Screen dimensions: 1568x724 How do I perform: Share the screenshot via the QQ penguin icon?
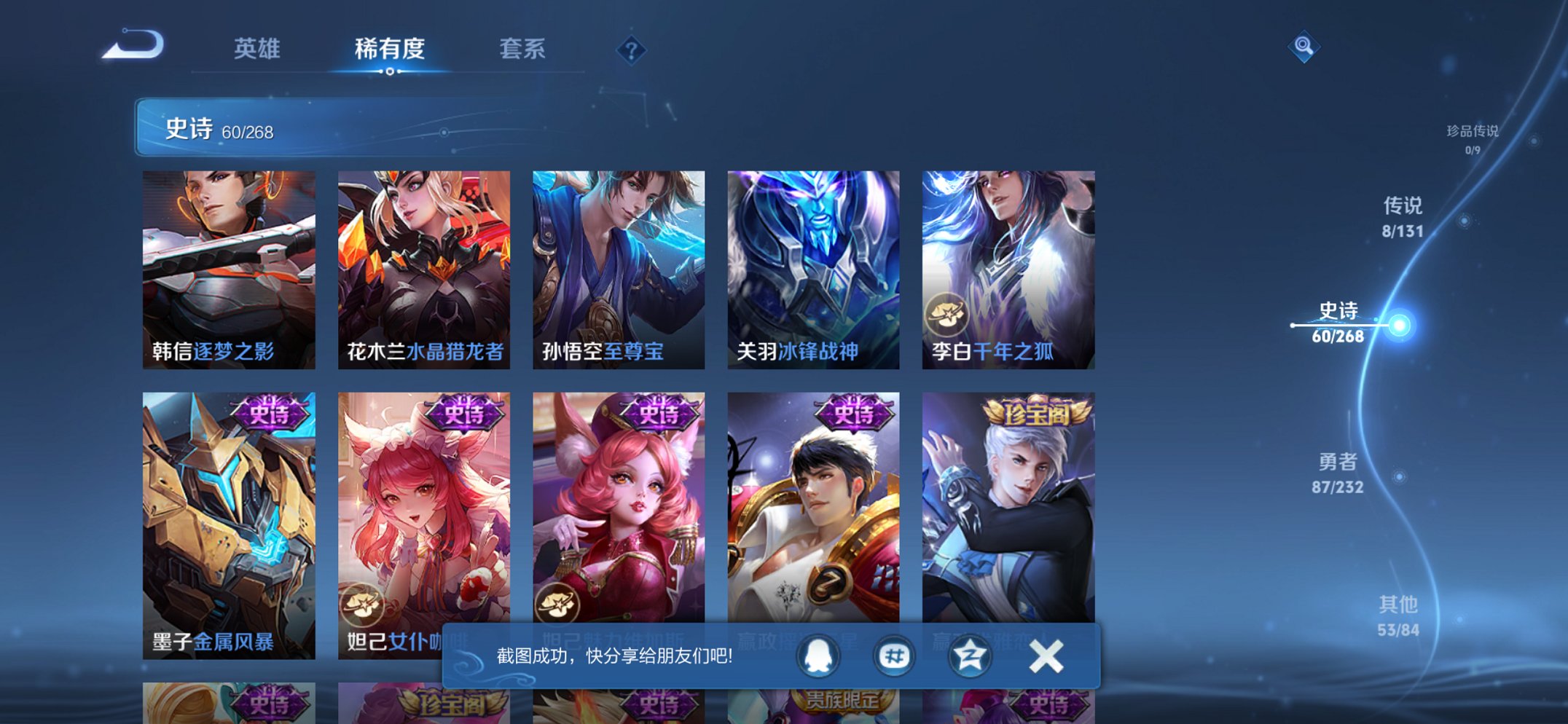[819, 656]
